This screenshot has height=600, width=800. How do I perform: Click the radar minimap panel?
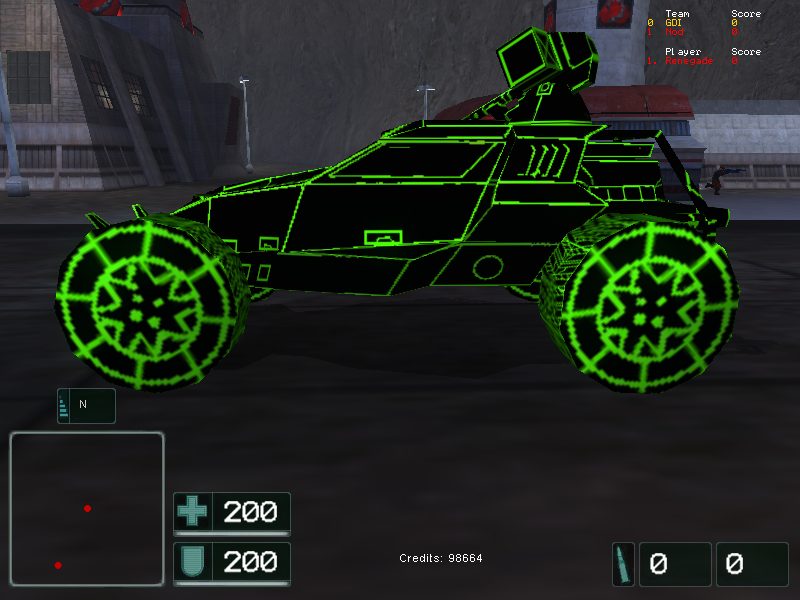click(x=87, y=508)
